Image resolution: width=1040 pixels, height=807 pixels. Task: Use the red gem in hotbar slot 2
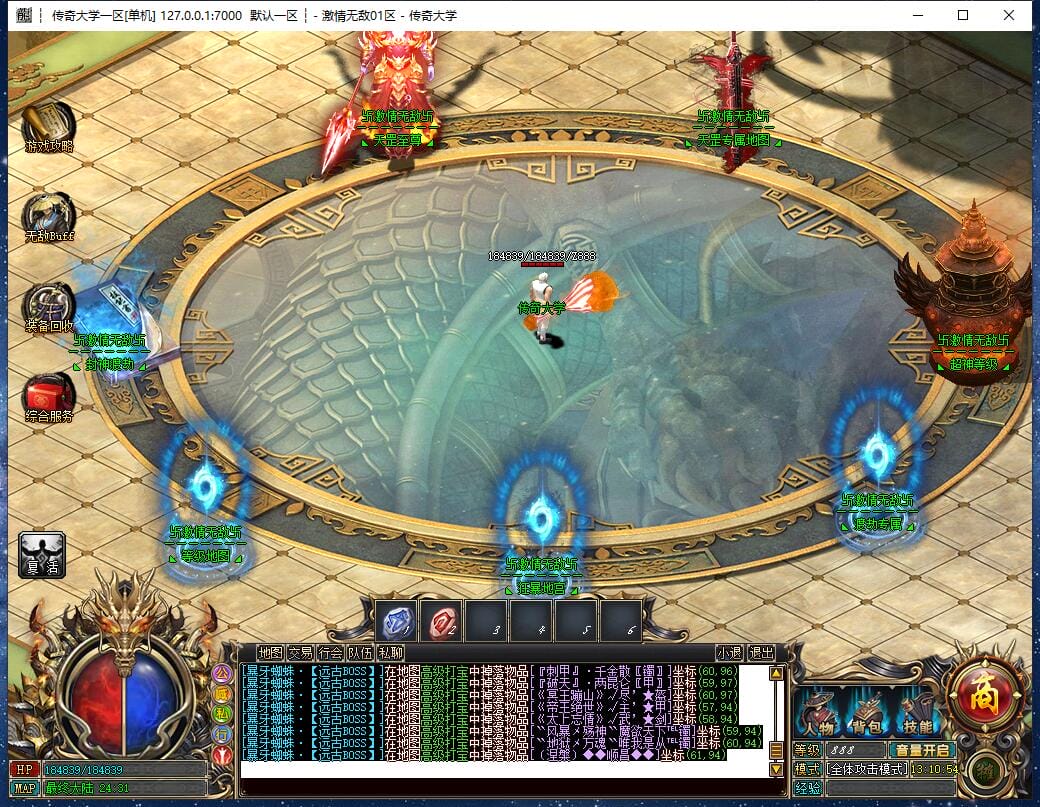tap(441, 621)
